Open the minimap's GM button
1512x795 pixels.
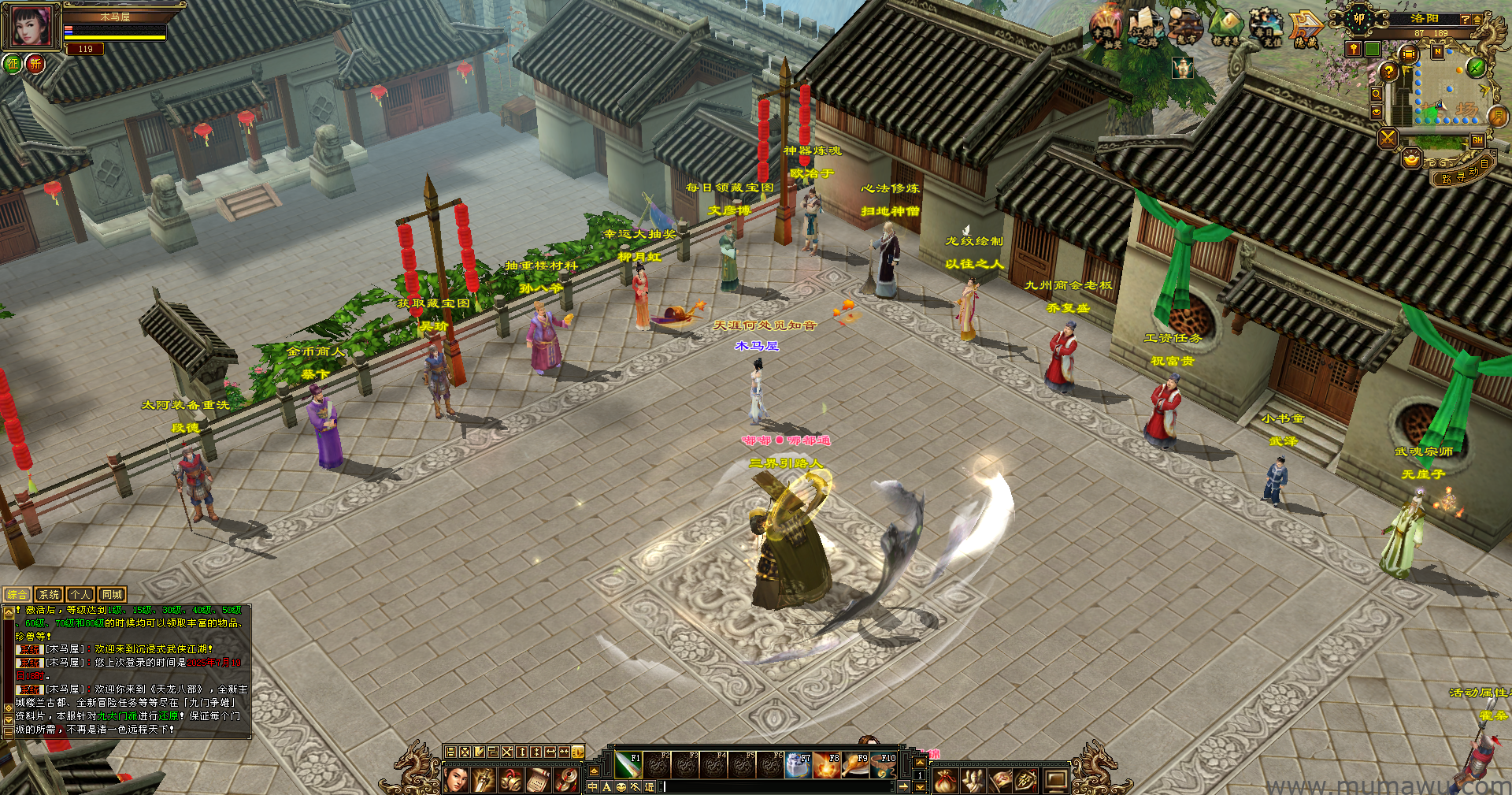[1477, 140]
